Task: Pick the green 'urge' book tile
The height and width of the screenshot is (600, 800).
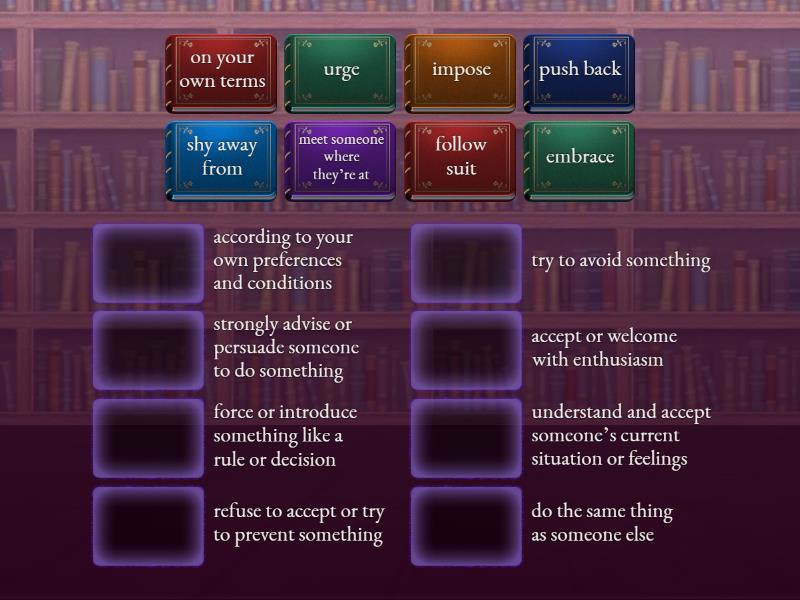Action: coord(340,70)
